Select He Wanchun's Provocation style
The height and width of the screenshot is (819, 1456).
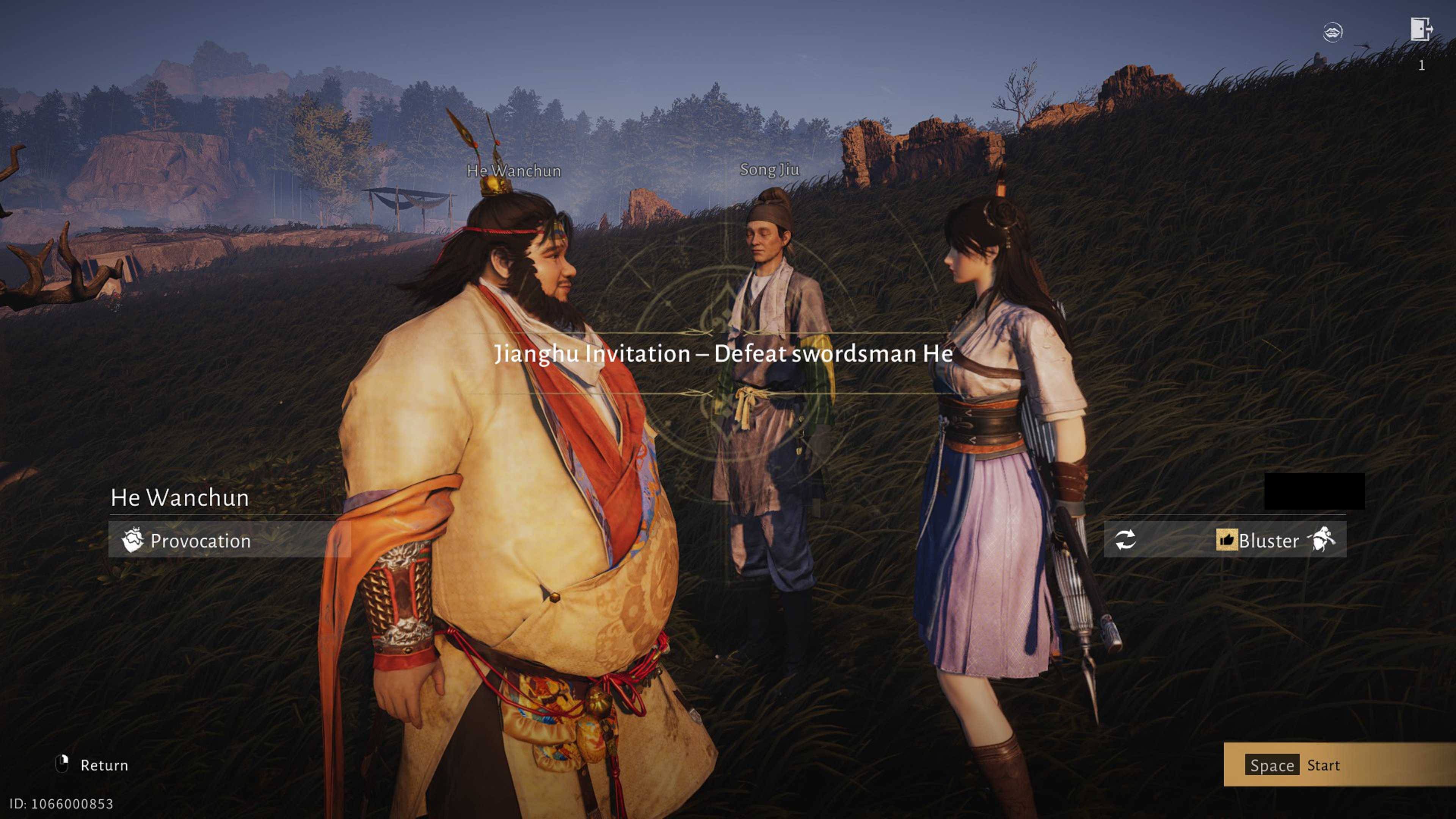[x=200, y=540]
